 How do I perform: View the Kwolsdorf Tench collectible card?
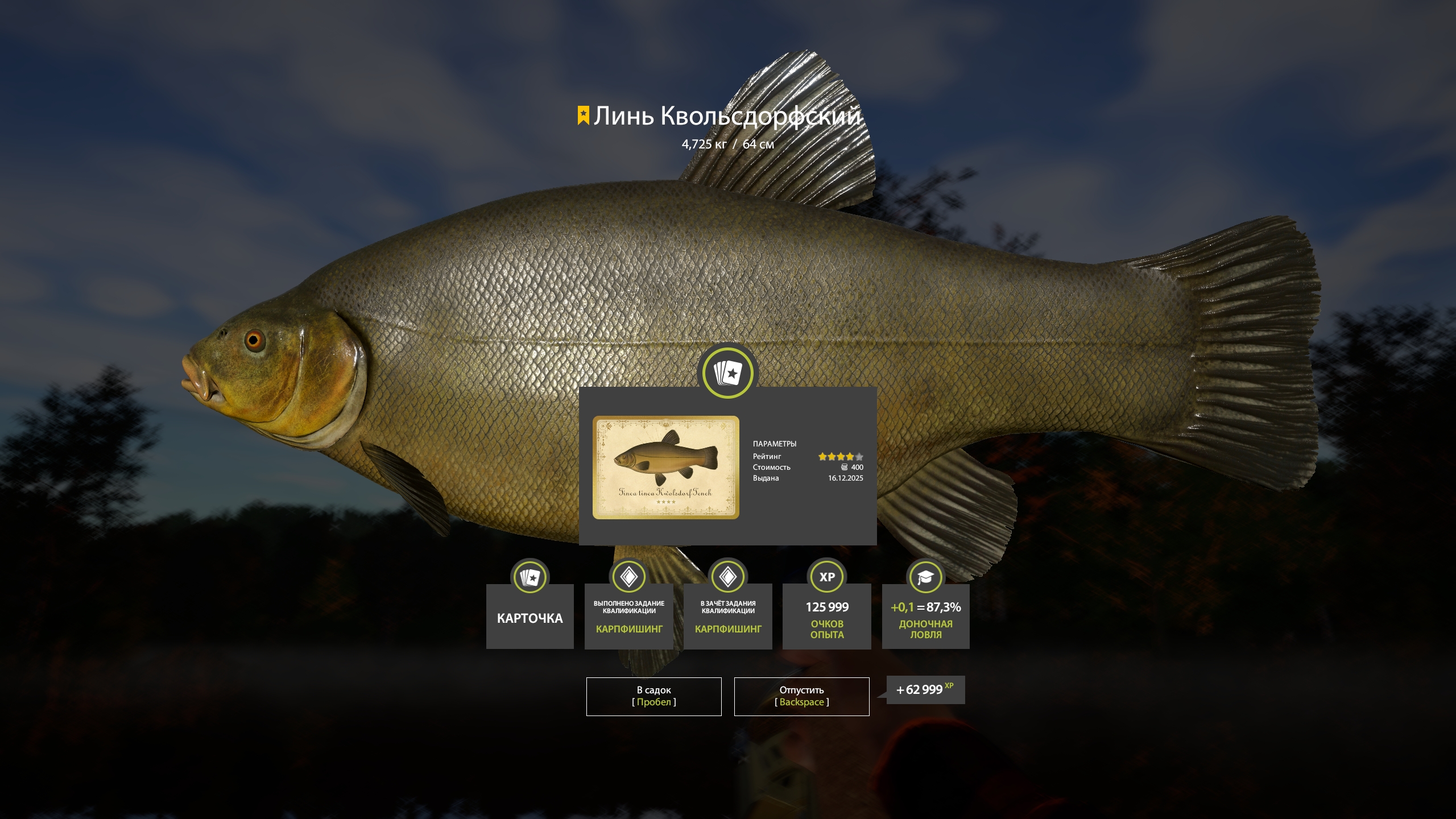point(665,467)
